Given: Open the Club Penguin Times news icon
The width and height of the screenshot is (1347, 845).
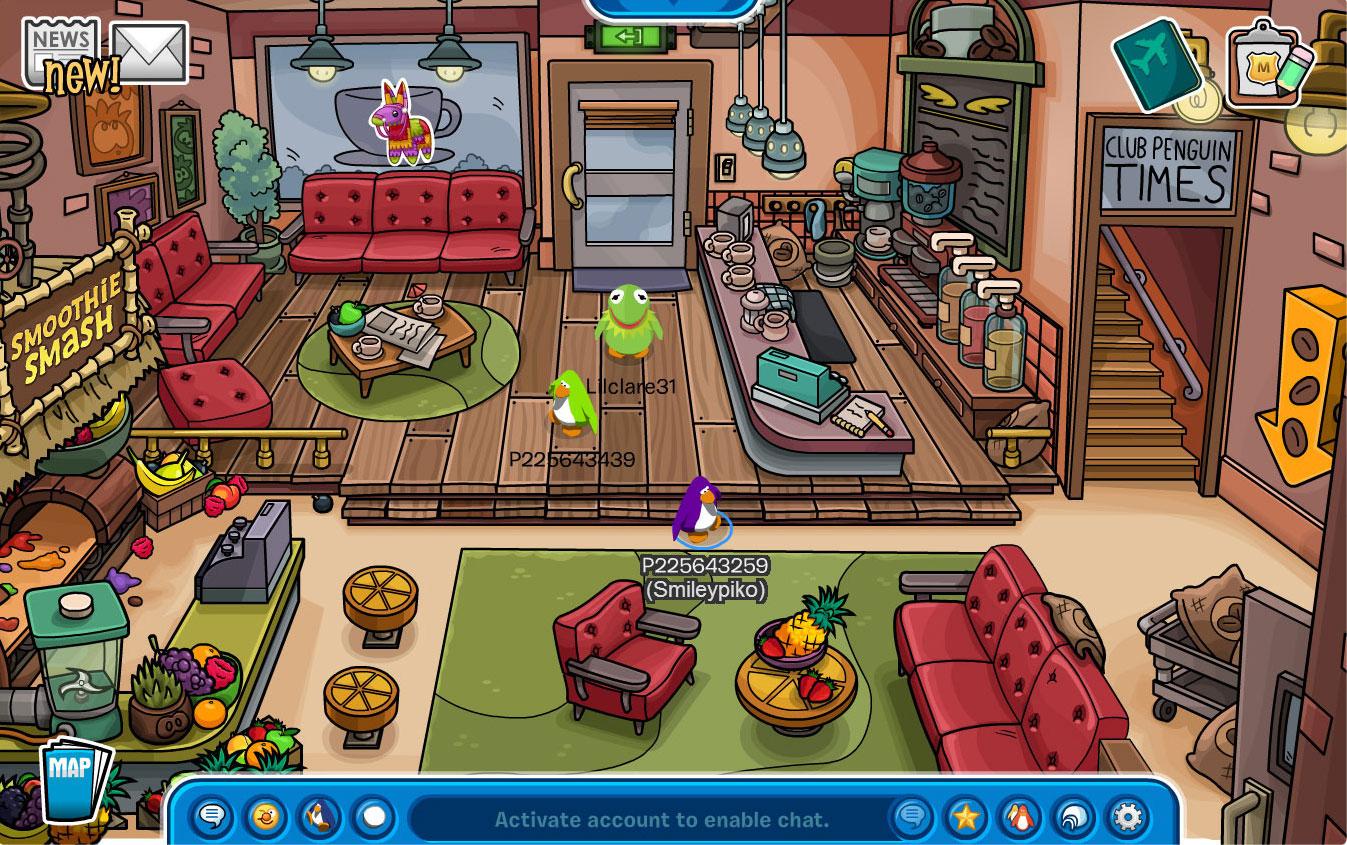Looking at the screenshot, I should pyautogui.click(x=63, y=50).
